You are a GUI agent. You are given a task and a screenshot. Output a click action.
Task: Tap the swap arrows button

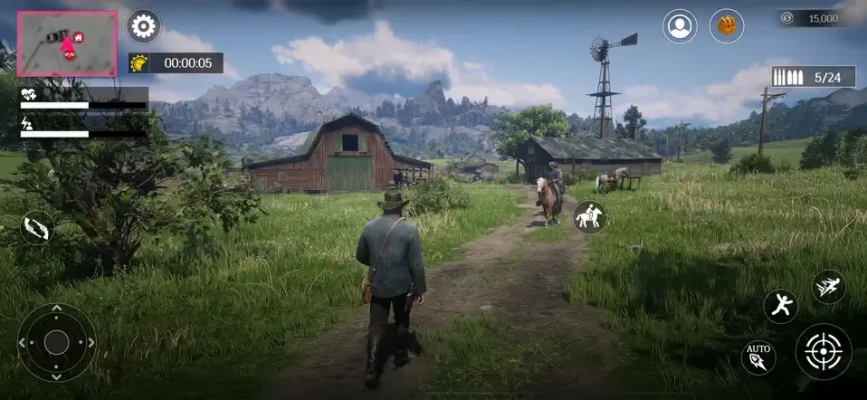37,227
